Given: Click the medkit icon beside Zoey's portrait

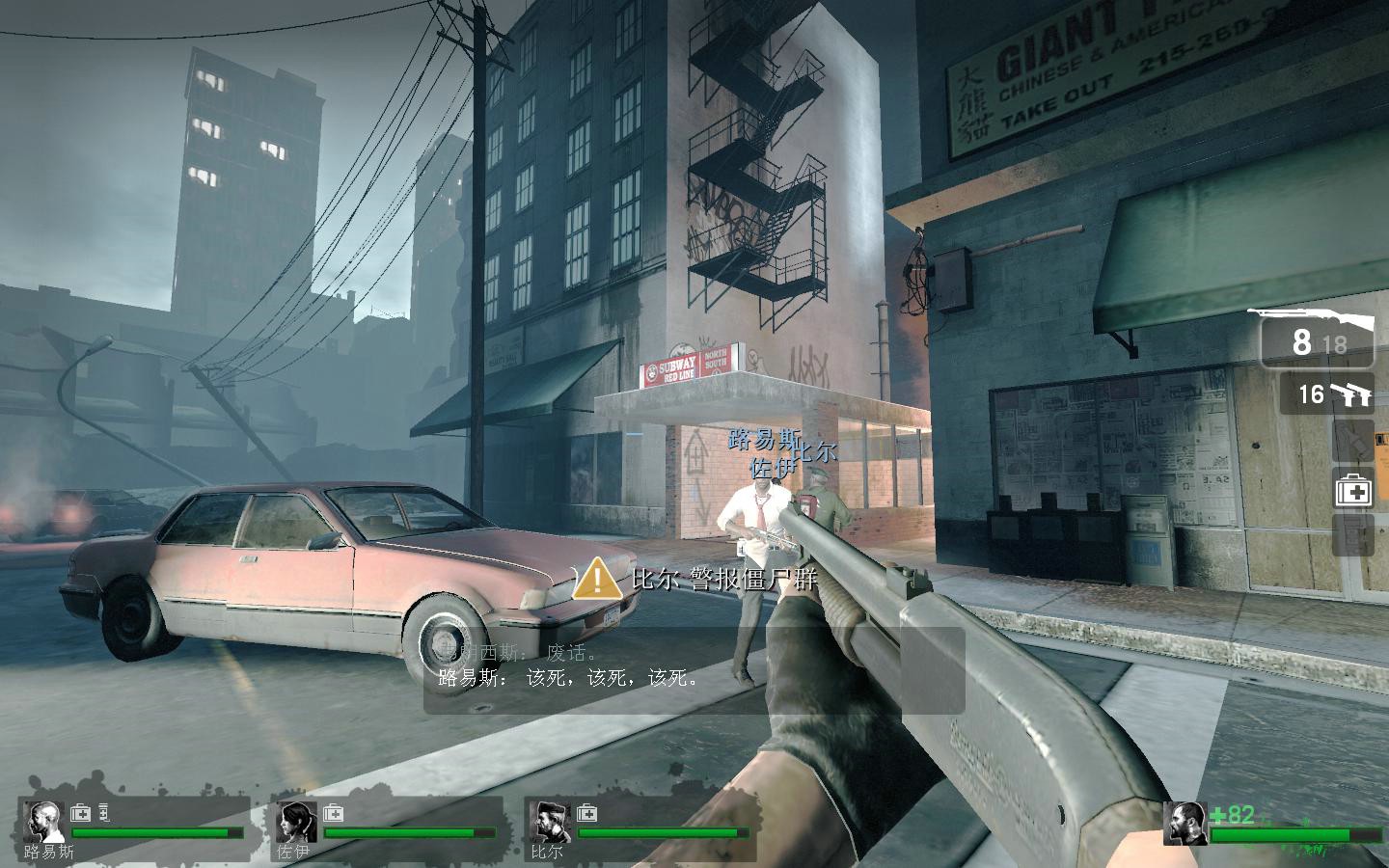Looking at the screenshot, I should tap(334, 812).
